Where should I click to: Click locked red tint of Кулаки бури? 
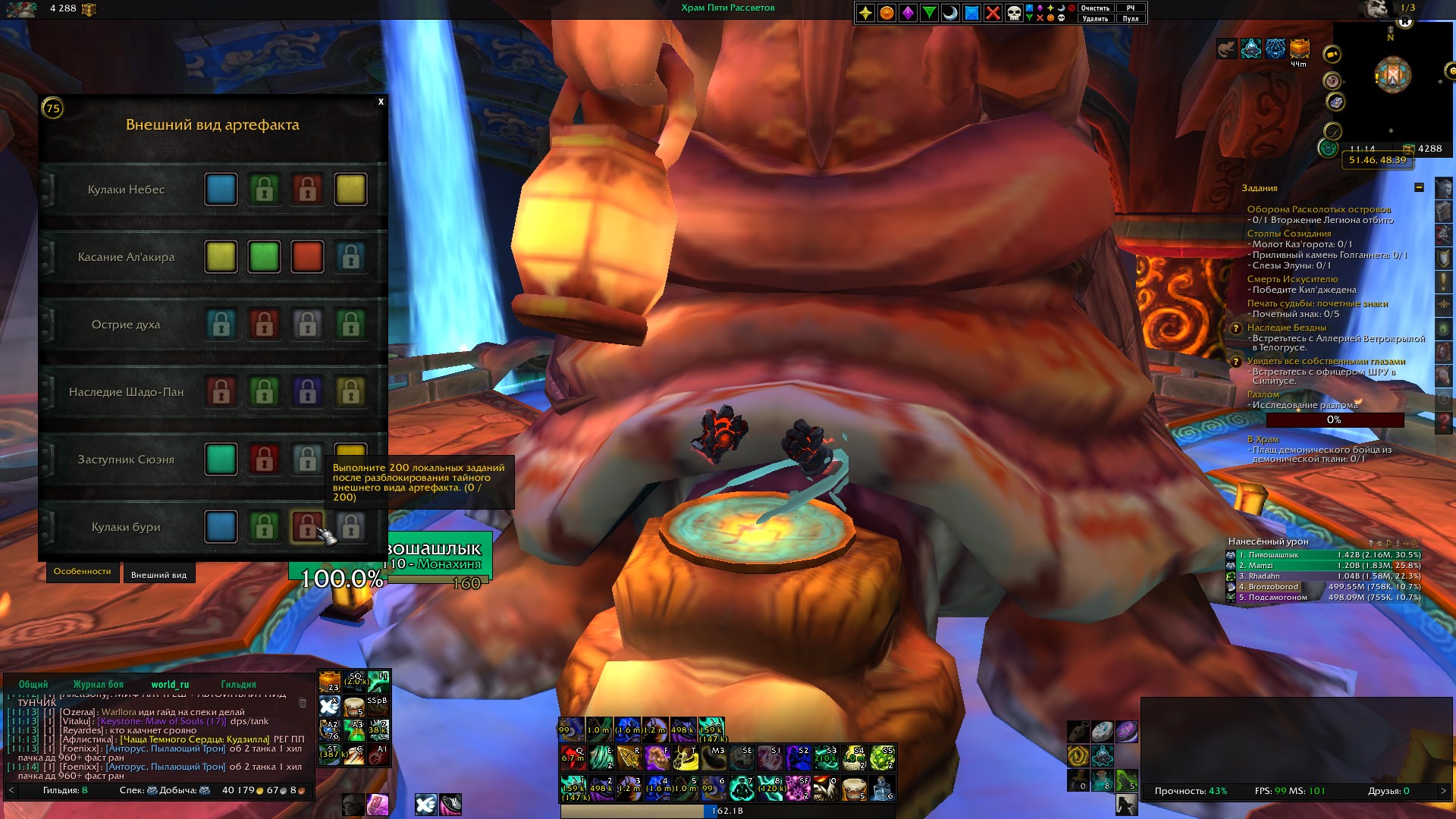[306, 527]
